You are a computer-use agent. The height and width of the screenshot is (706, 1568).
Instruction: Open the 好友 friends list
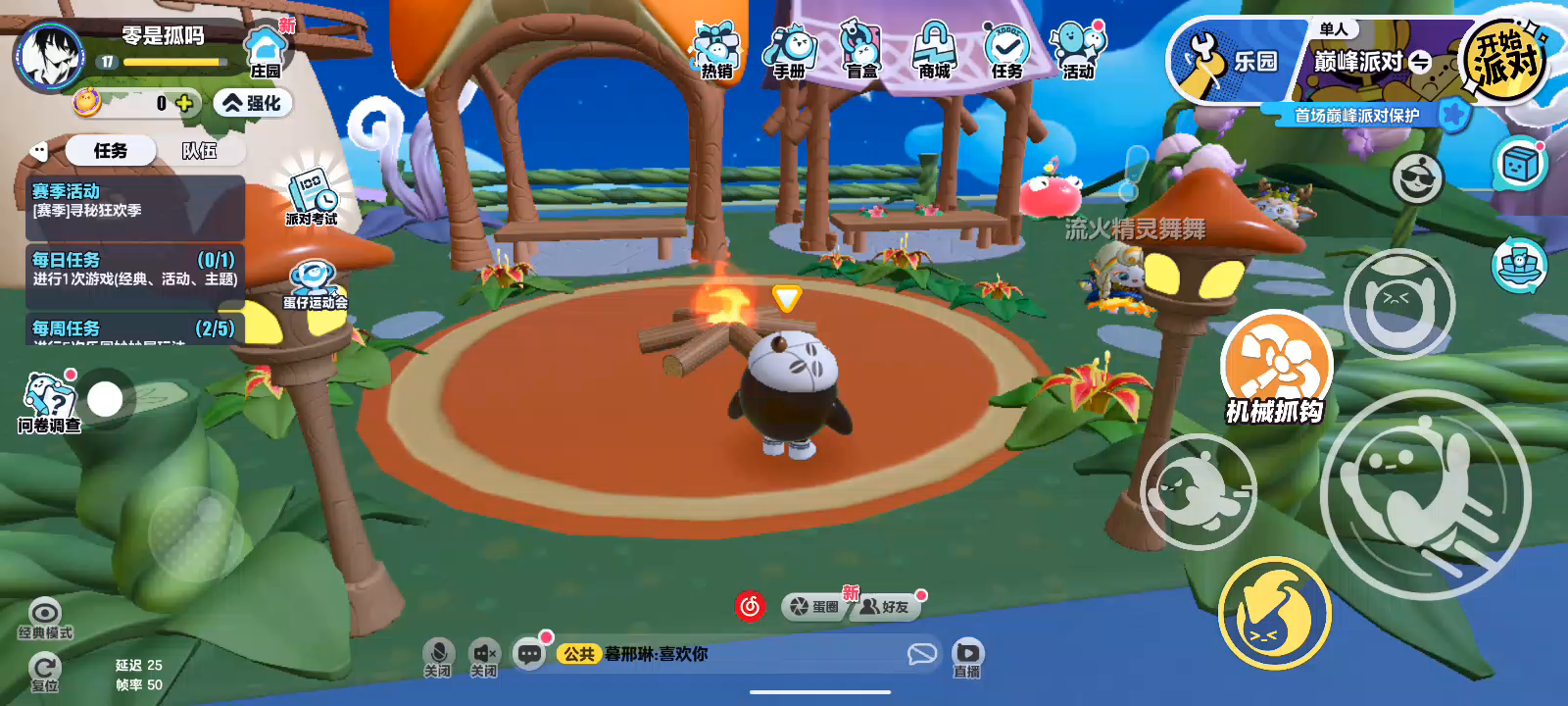(885, 607)
